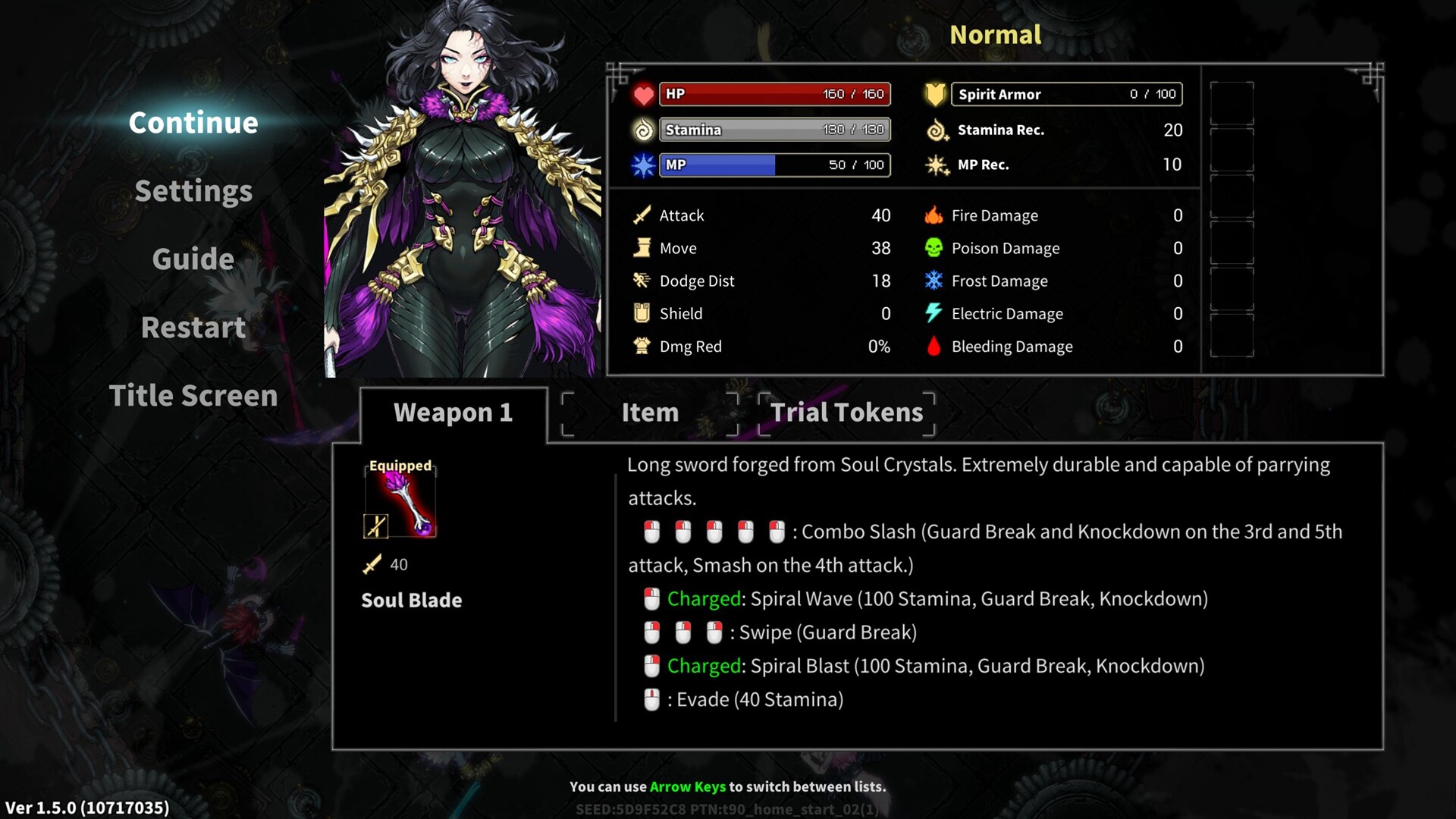Click the Frost Damage snowflake icon
The height and width of the screenshot is (819, 1456).
(x=934, y=281)
